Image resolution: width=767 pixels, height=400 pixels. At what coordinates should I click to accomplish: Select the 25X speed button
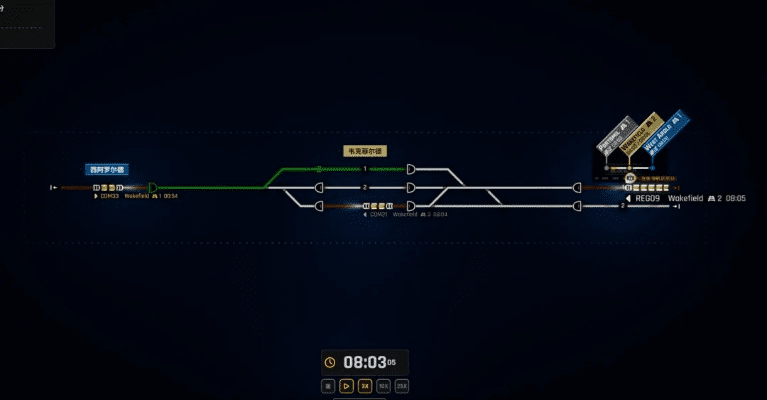coord(402,385)
